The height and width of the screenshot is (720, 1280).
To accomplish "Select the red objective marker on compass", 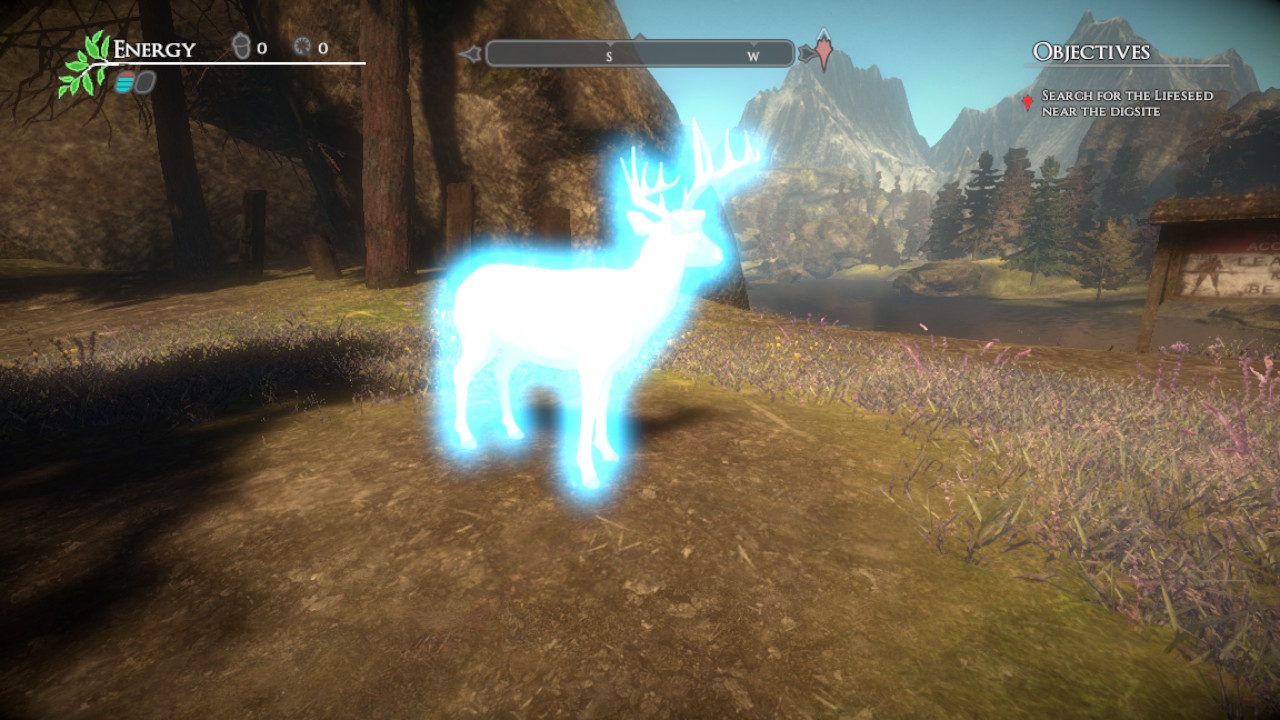I will pos(823,50).
